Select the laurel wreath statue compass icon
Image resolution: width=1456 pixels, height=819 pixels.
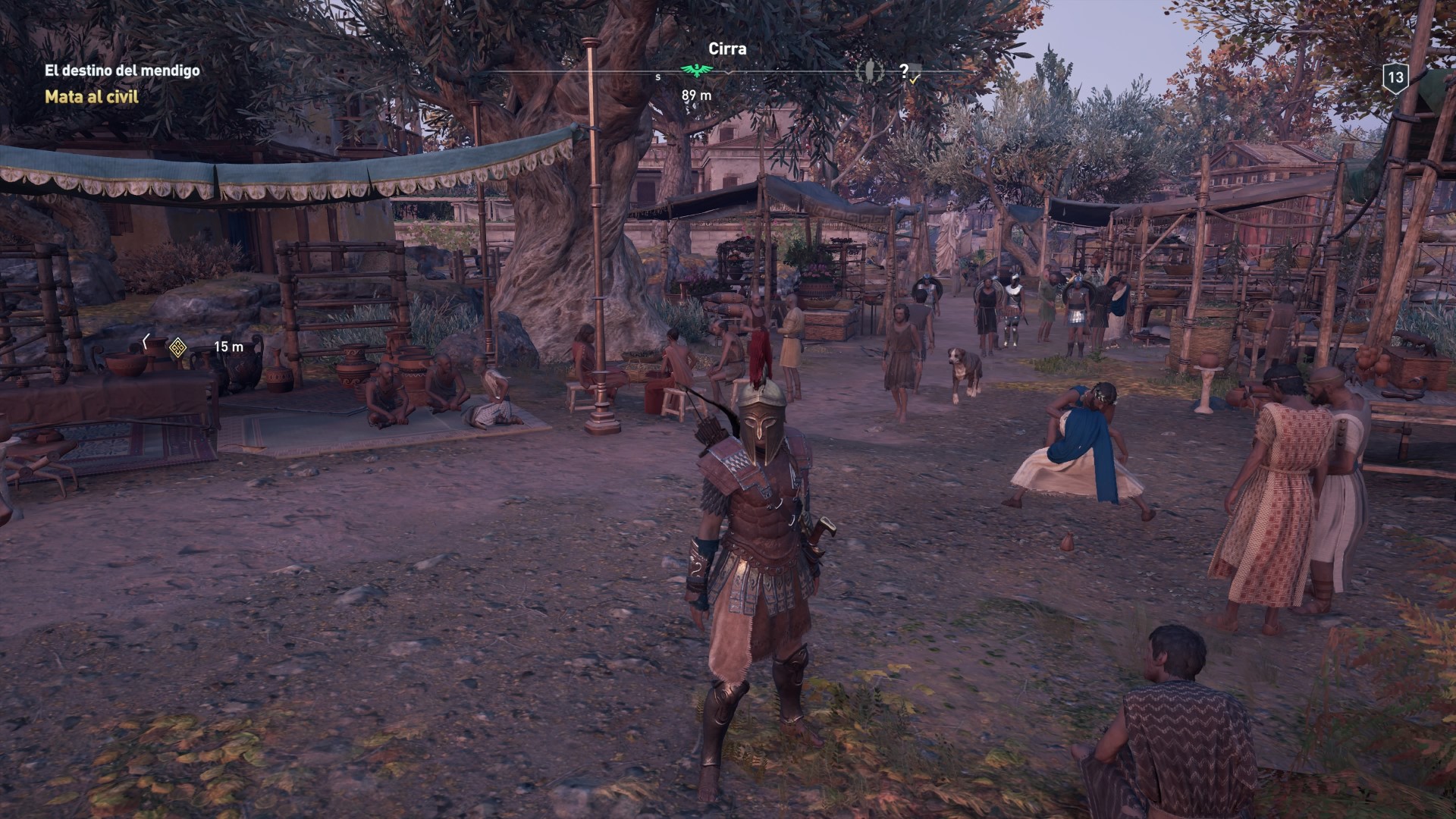pyautogui.click(x=868, y=71)
